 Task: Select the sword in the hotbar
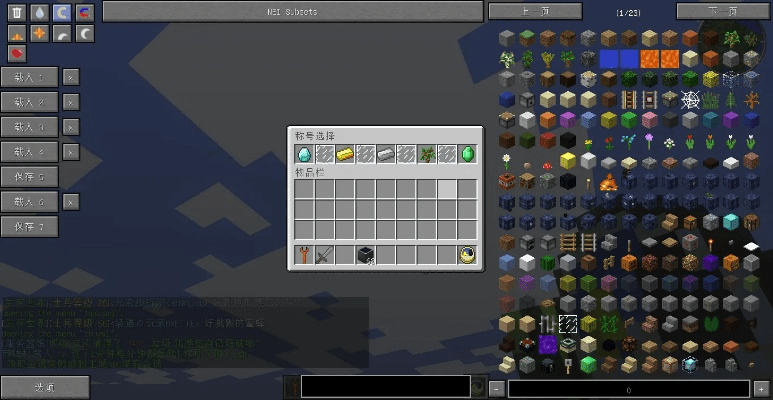[324, 255]
